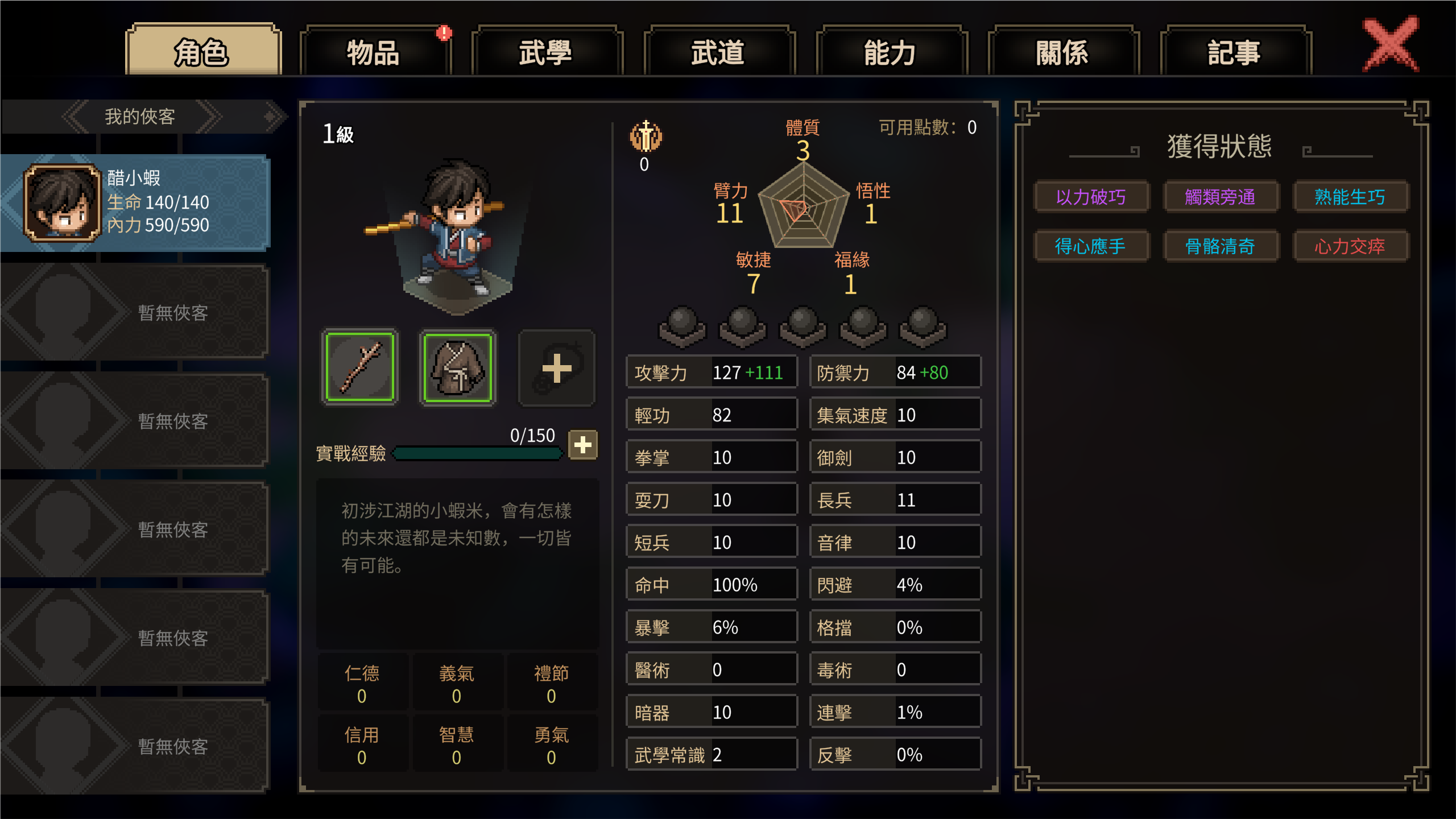Image resolution: width=1456 pixels, height=819 pixels.
Task: Open the 關係 tab
Action: point(1062,52)
